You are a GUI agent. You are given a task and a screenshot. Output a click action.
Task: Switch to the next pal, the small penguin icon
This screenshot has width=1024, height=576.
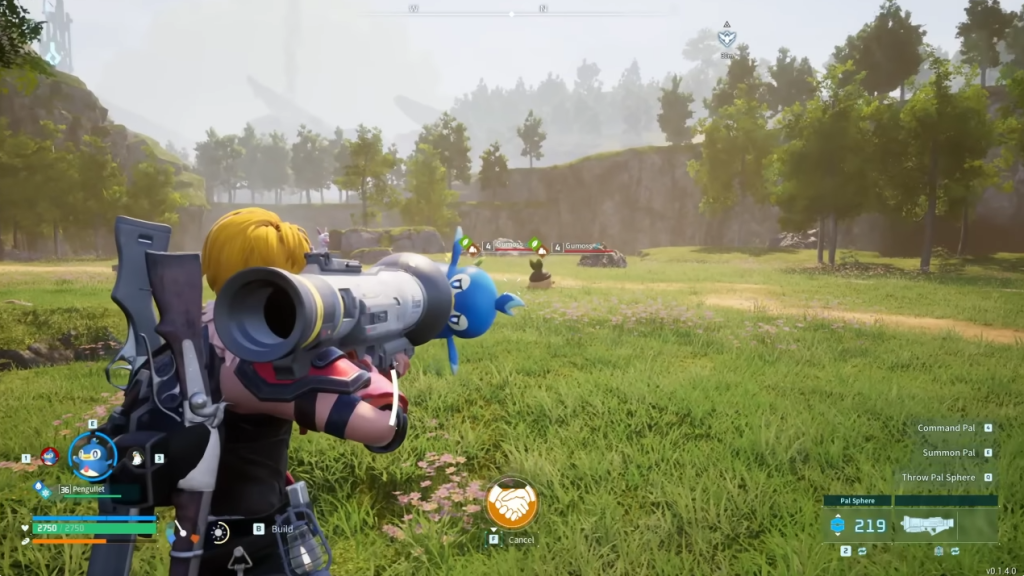click(137, 458)
